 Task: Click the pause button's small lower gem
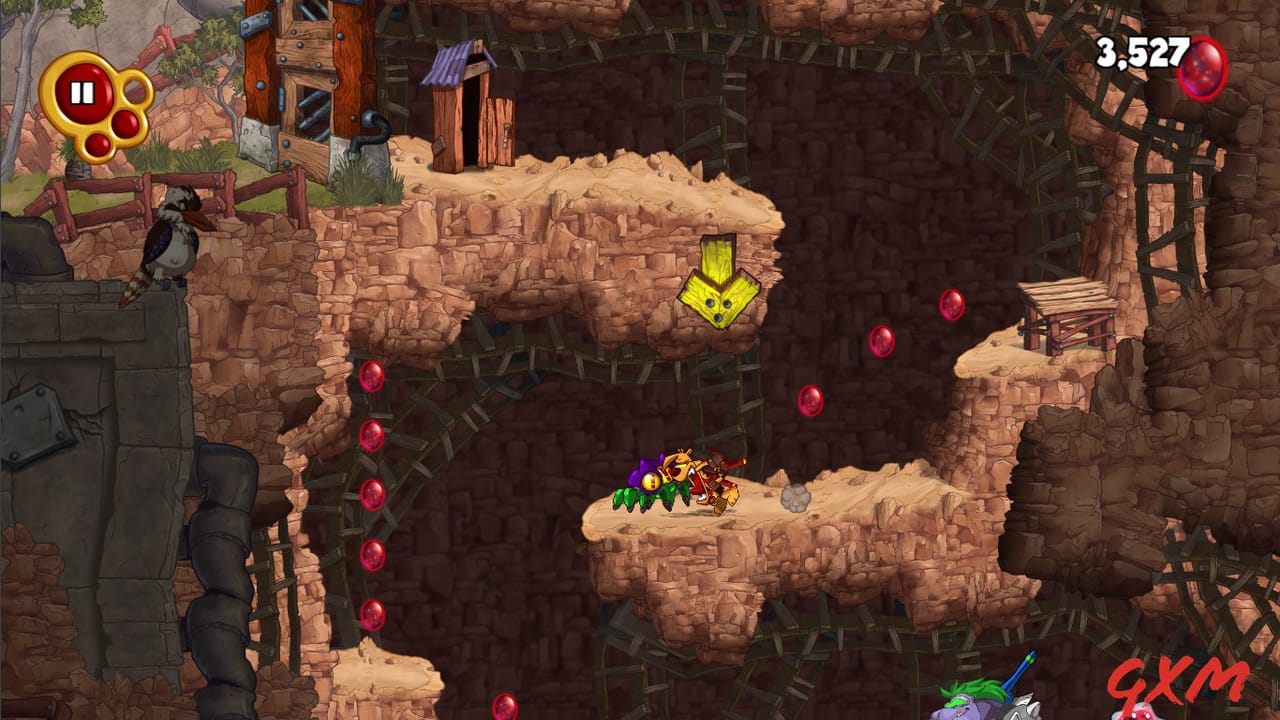(x=98, y=142)
